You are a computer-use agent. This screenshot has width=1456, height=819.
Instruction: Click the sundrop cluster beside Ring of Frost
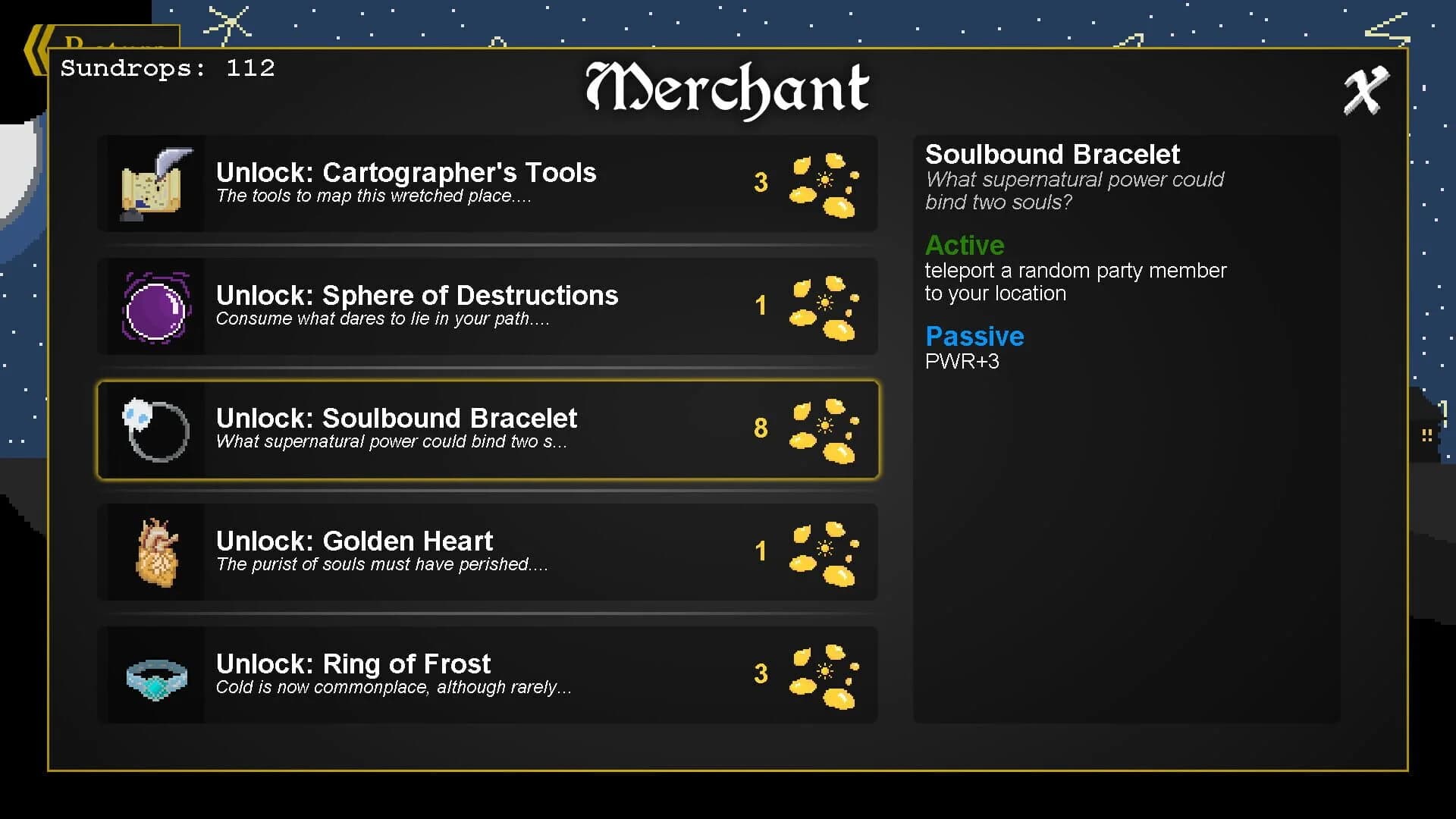(x=823, y=674)
